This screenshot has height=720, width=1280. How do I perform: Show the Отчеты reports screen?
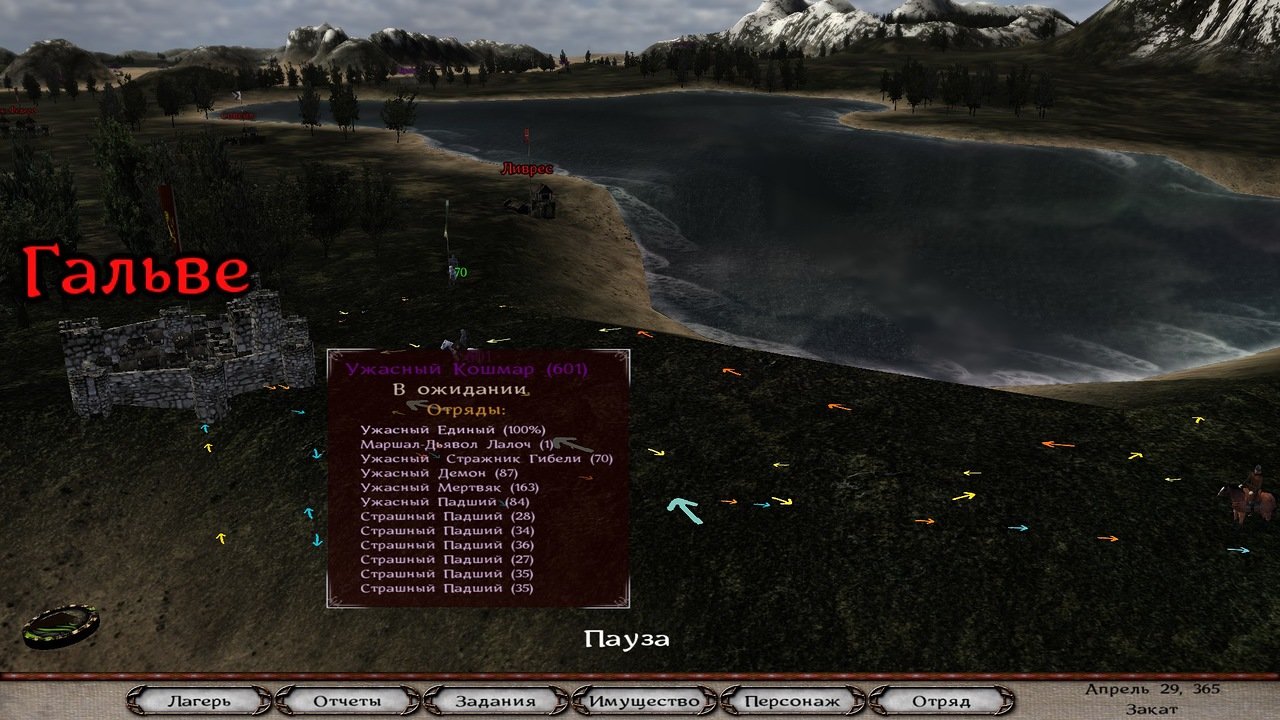click(x=347, y=701)
